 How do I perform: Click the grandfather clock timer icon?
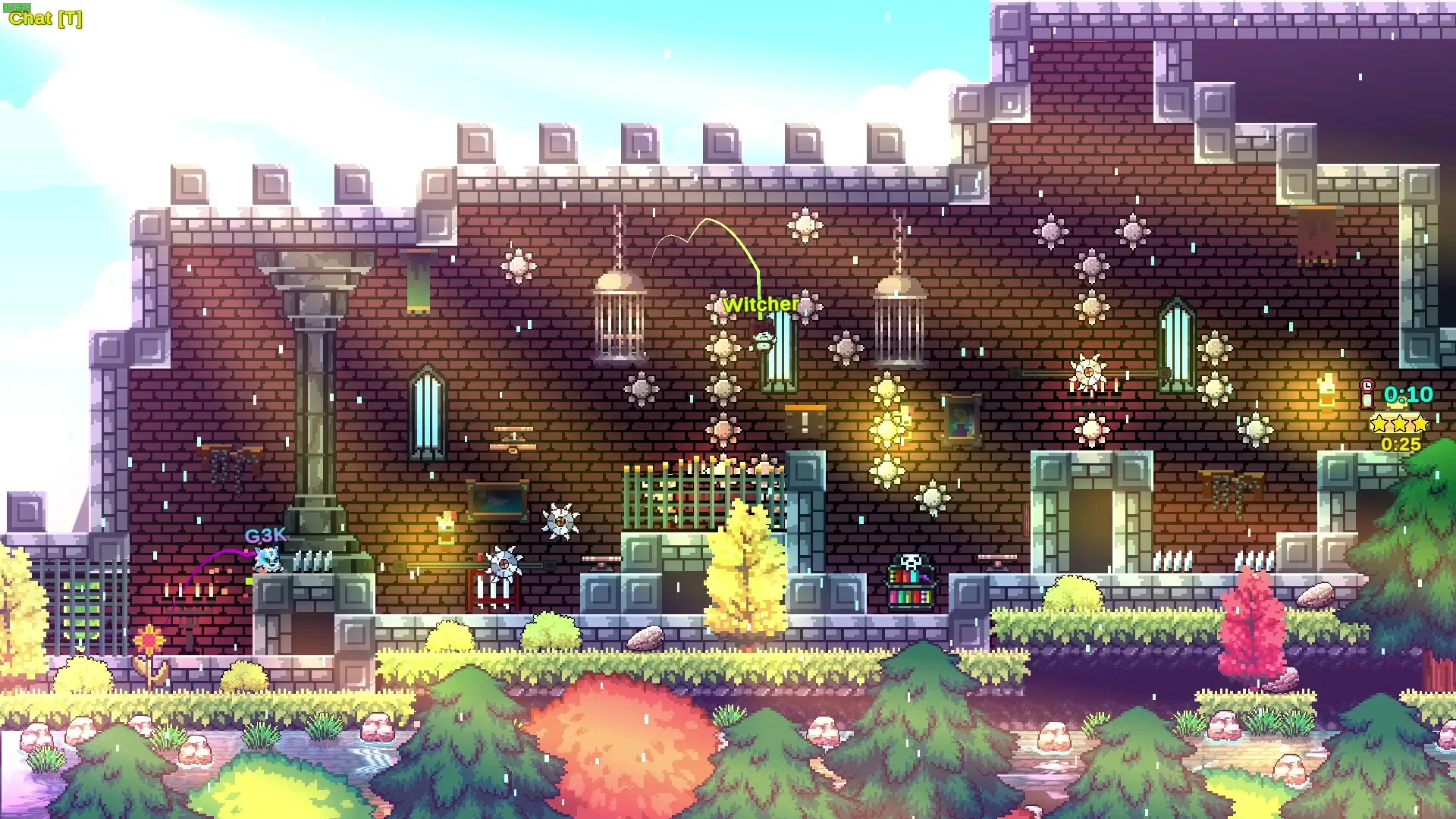click(x=1366, y=394)
